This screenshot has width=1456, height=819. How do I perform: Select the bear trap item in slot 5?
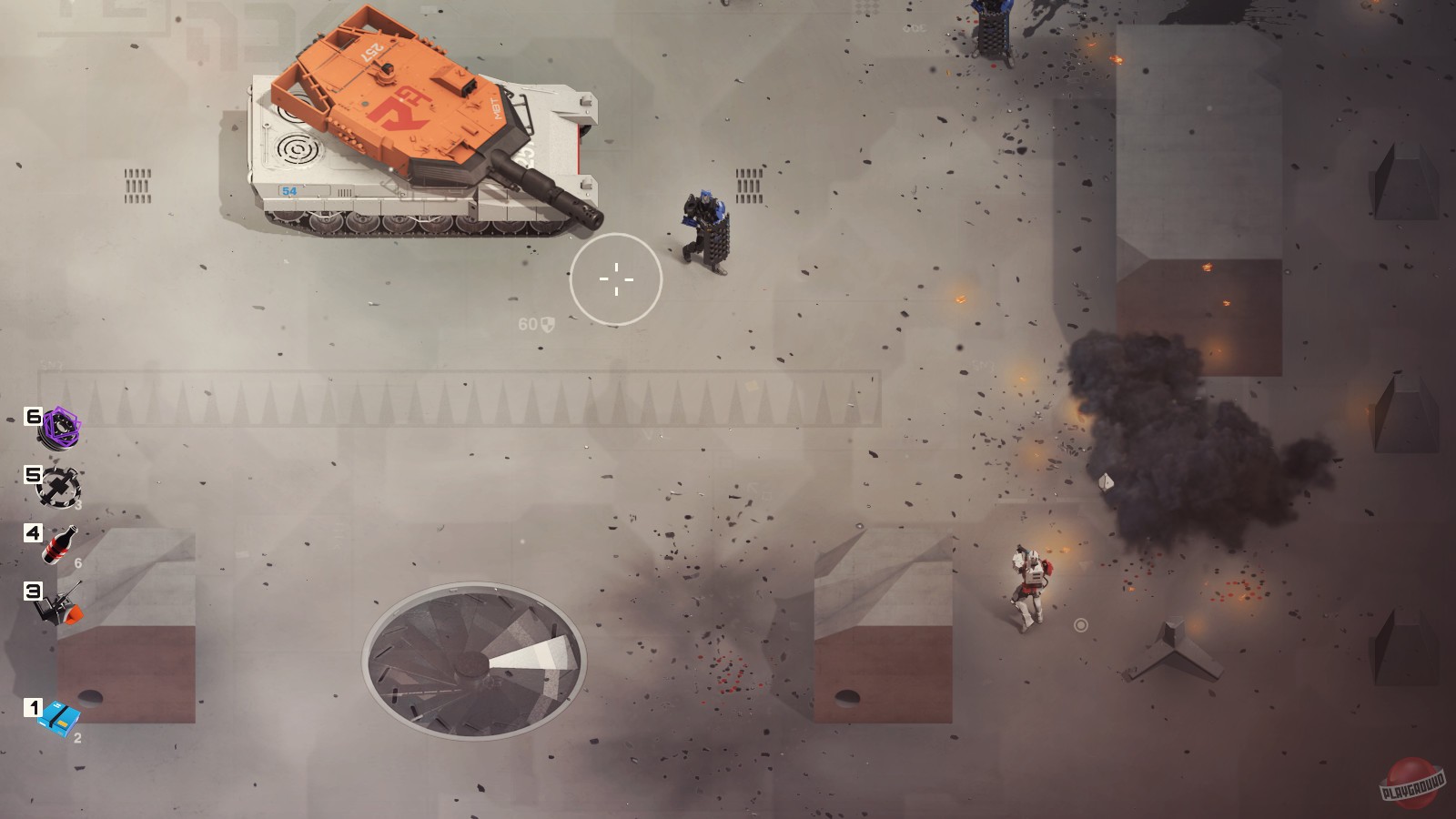tap(61, 487)
